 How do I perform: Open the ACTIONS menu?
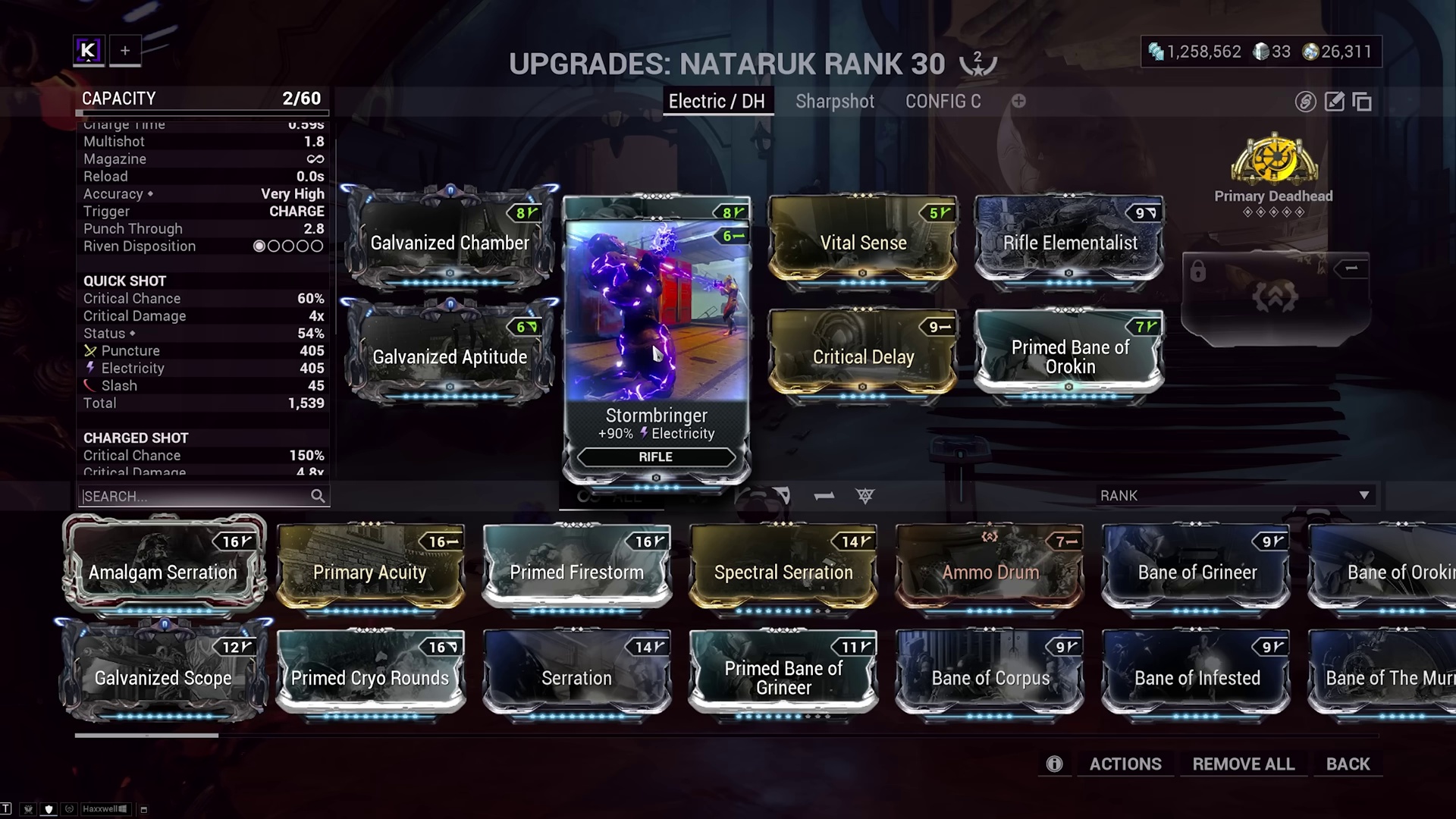(1125, 764)
